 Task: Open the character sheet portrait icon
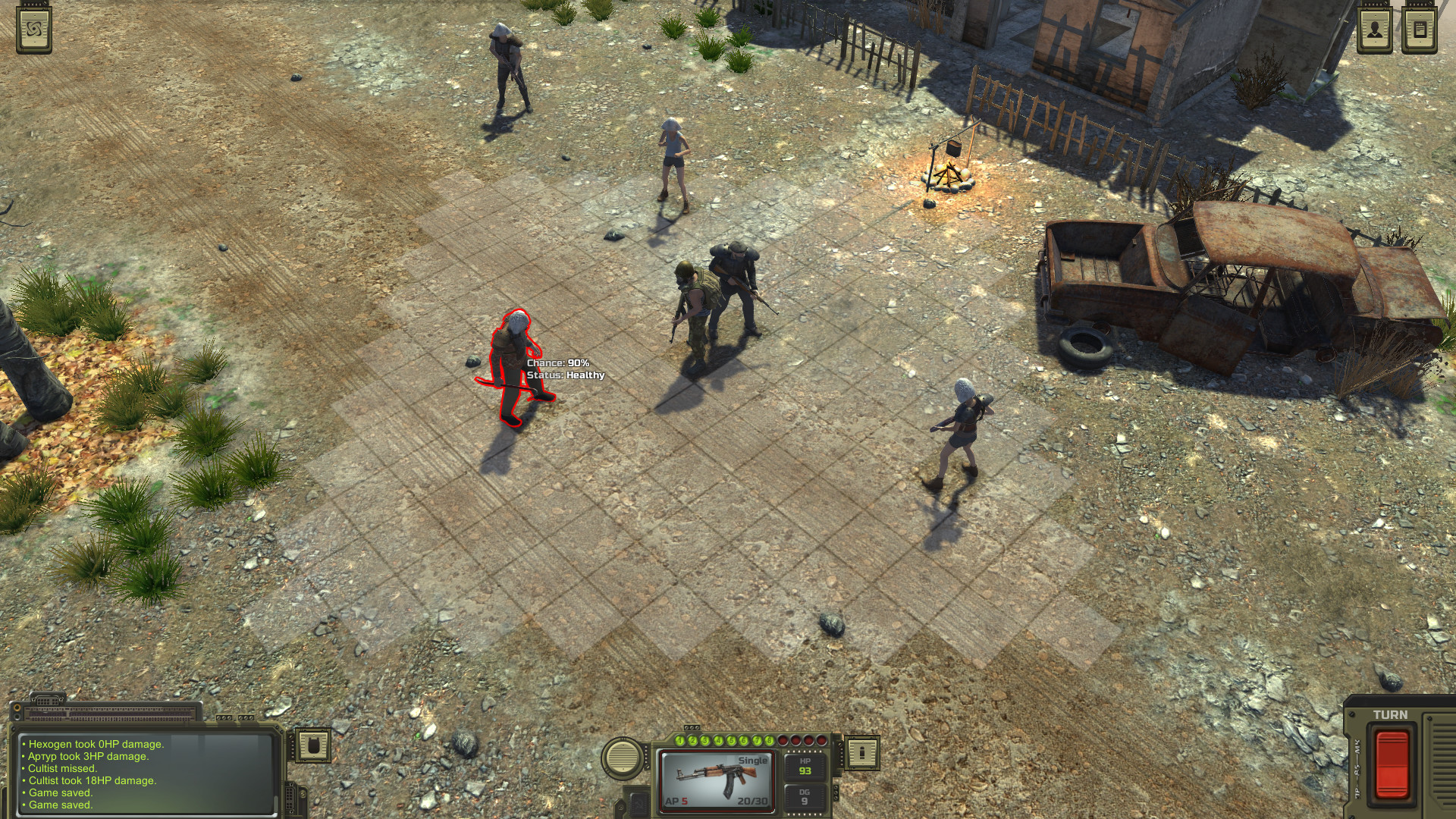(x=1375, y=28)
